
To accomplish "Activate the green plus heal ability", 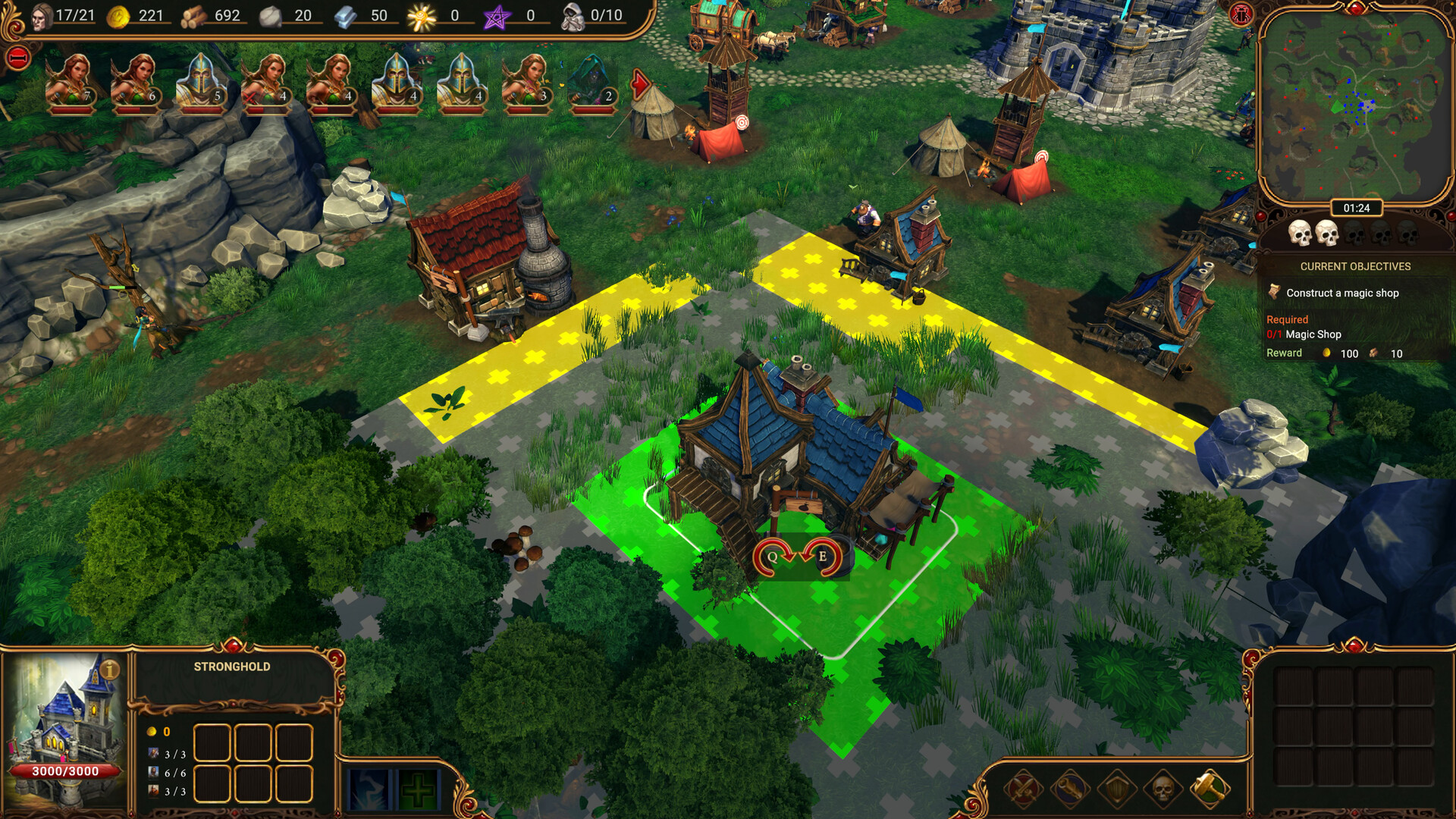I will (417, 790).
